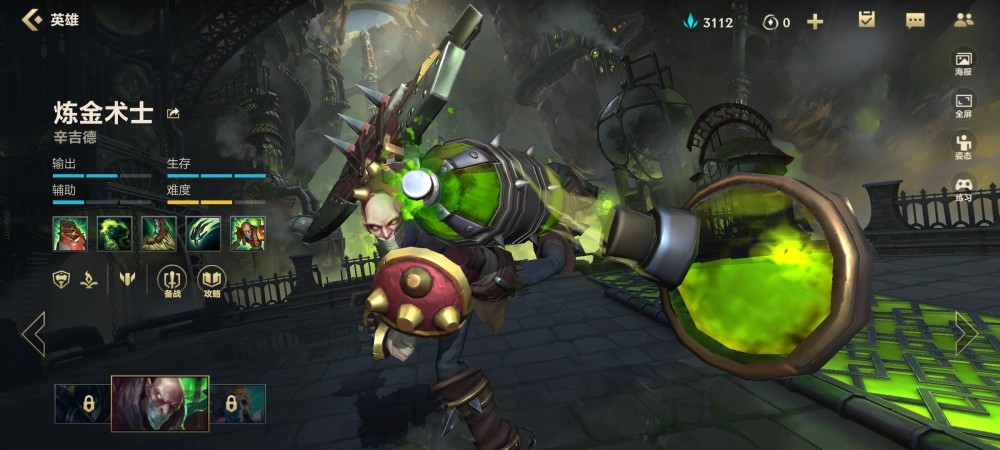The width and height of the screenshot is (1000, 450).
Task: Show the 海报 poster view
Action: pos(963,63)
